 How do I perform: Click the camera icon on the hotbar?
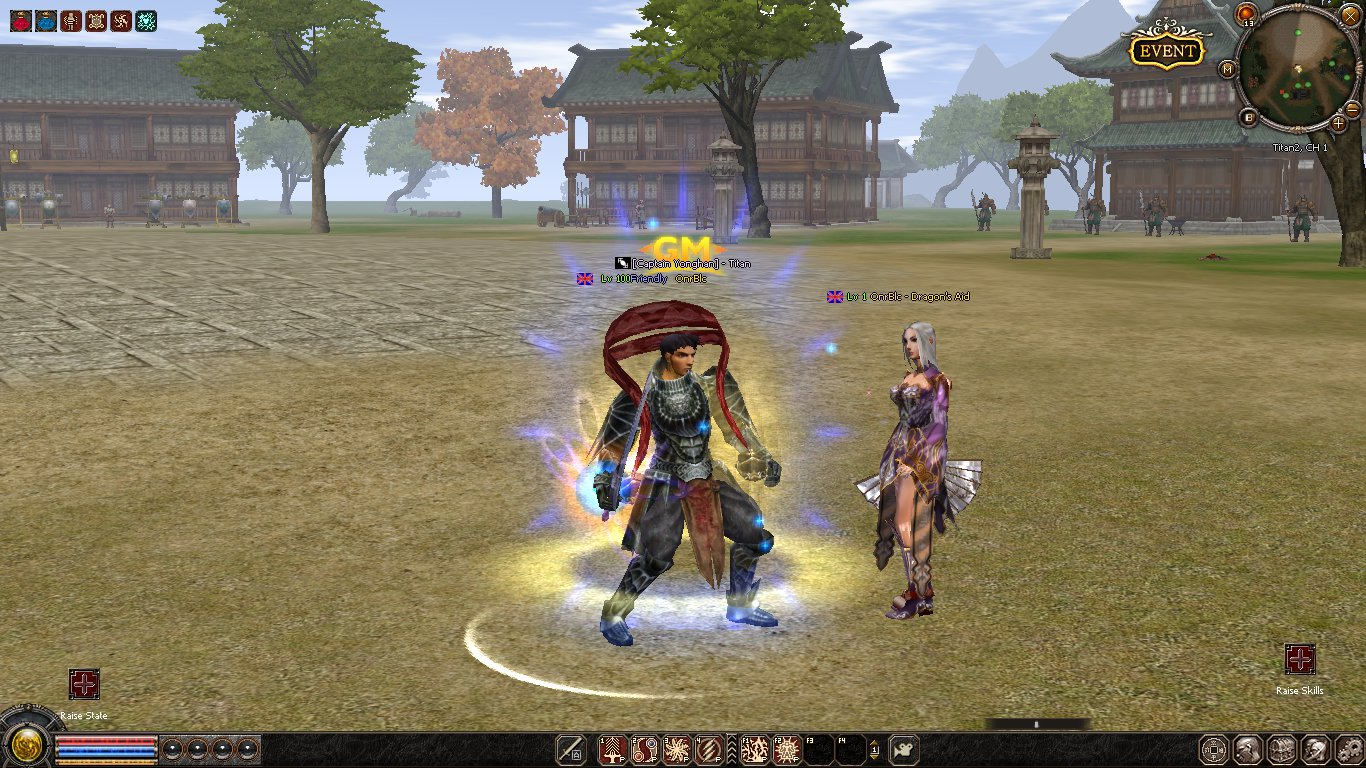coord(904,749)
